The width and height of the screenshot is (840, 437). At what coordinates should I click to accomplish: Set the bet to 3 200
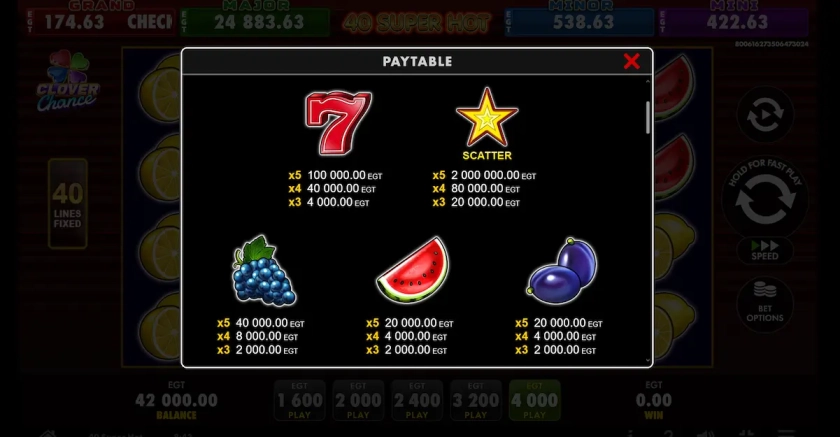point(476,401)
